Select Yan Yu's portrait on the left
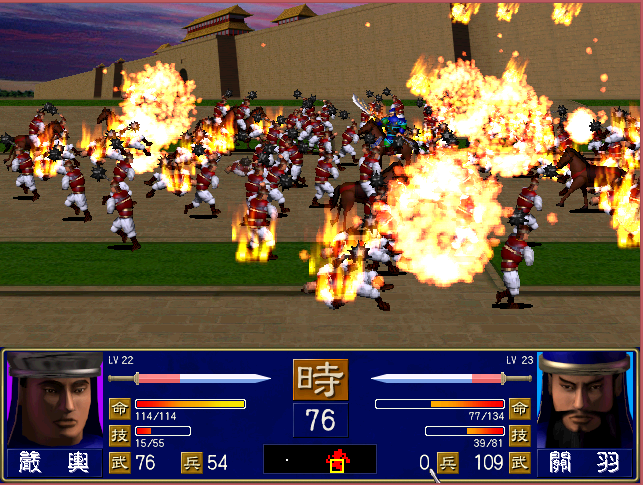The image size is (643, 485). point(53,400)
